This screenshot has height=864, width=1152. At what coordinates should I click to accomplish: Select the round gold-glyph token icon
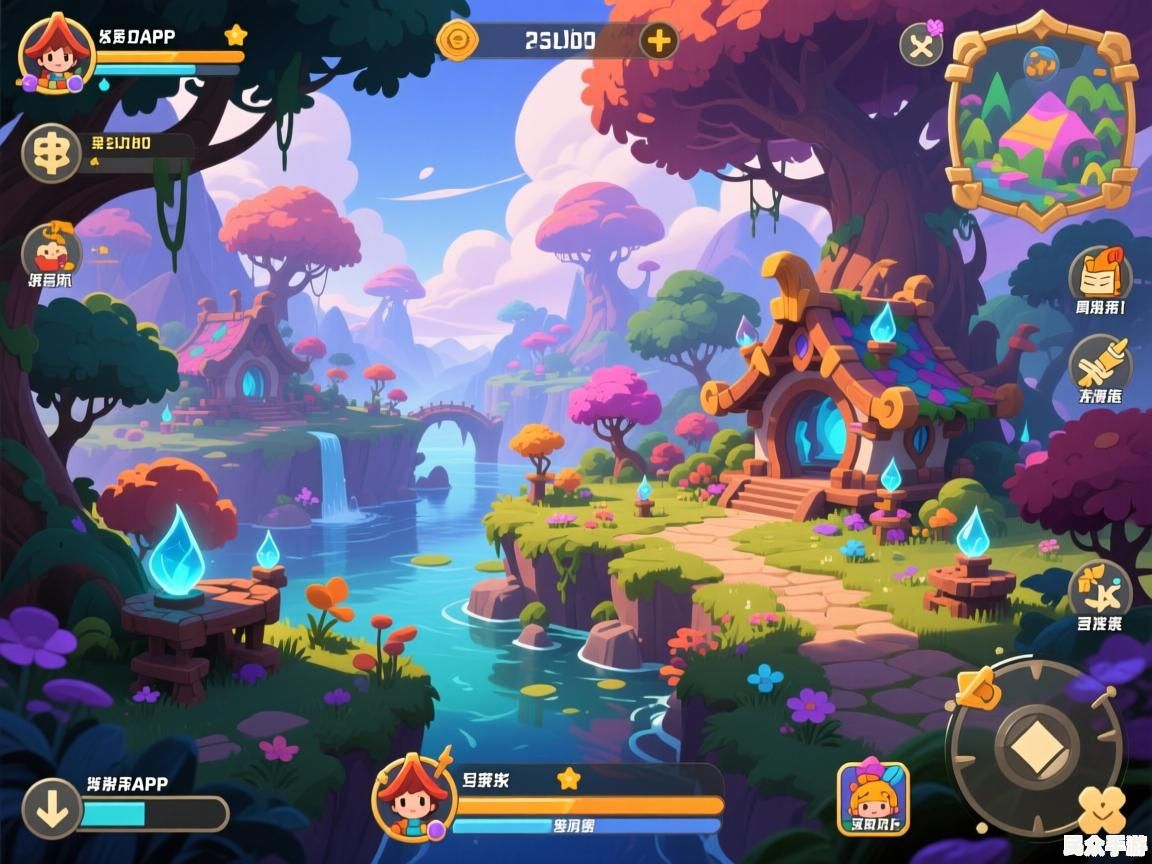[52, 152]
